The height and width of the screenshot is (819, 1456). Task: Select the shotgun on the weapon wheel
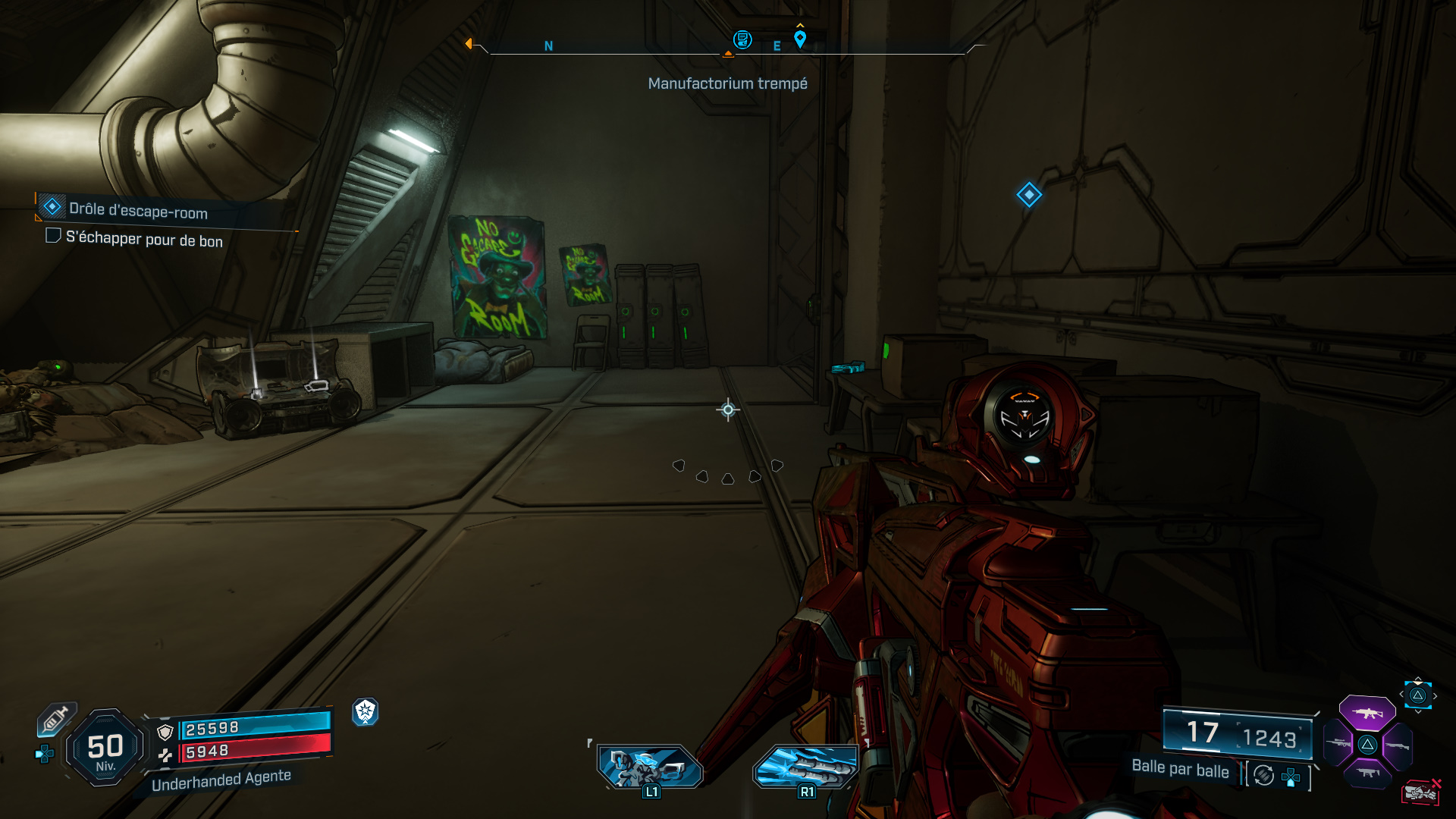tap(1397, 746)
